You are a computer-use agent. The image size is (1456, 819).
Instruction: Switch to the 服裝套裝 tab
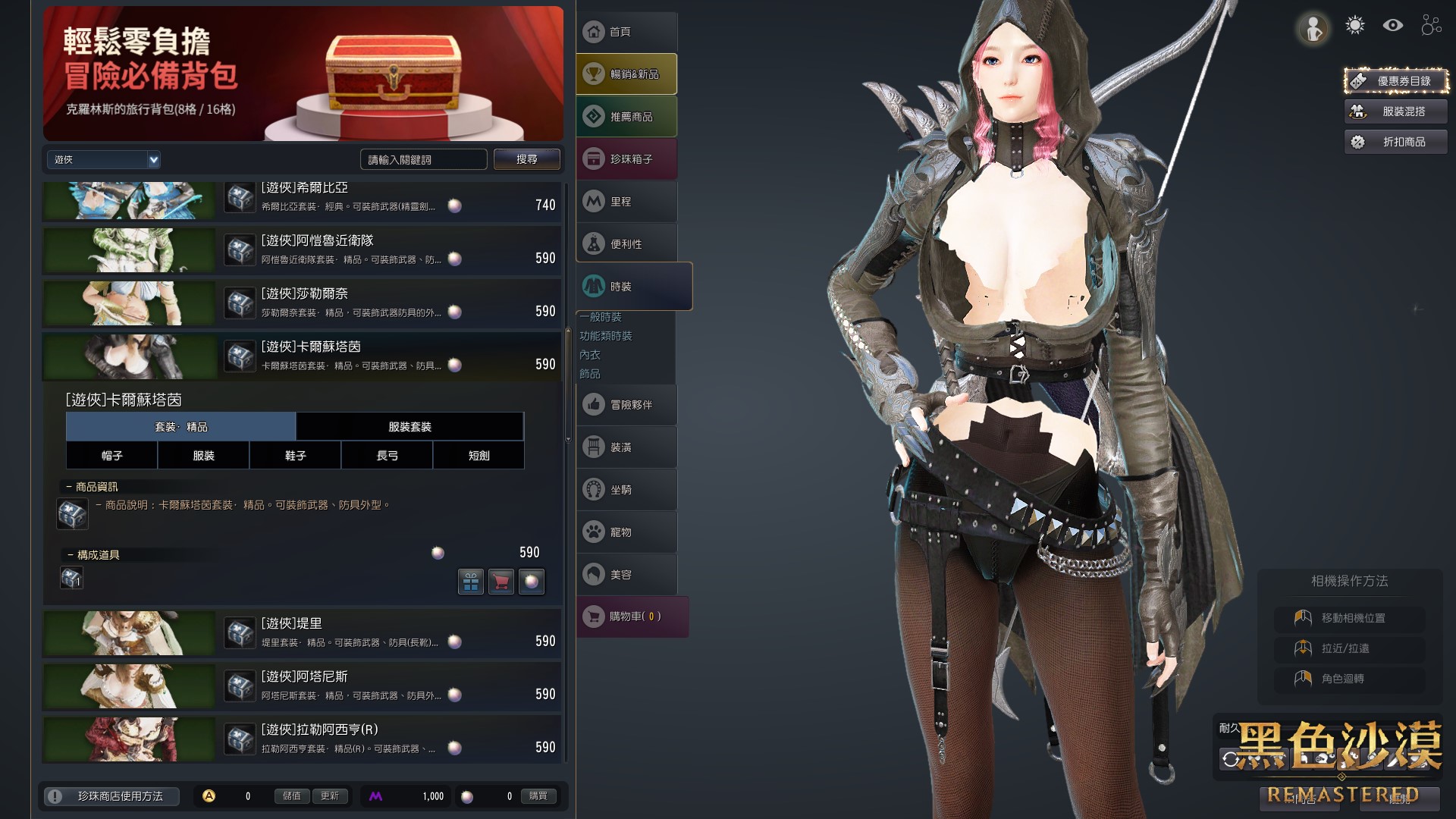point(409,427)
